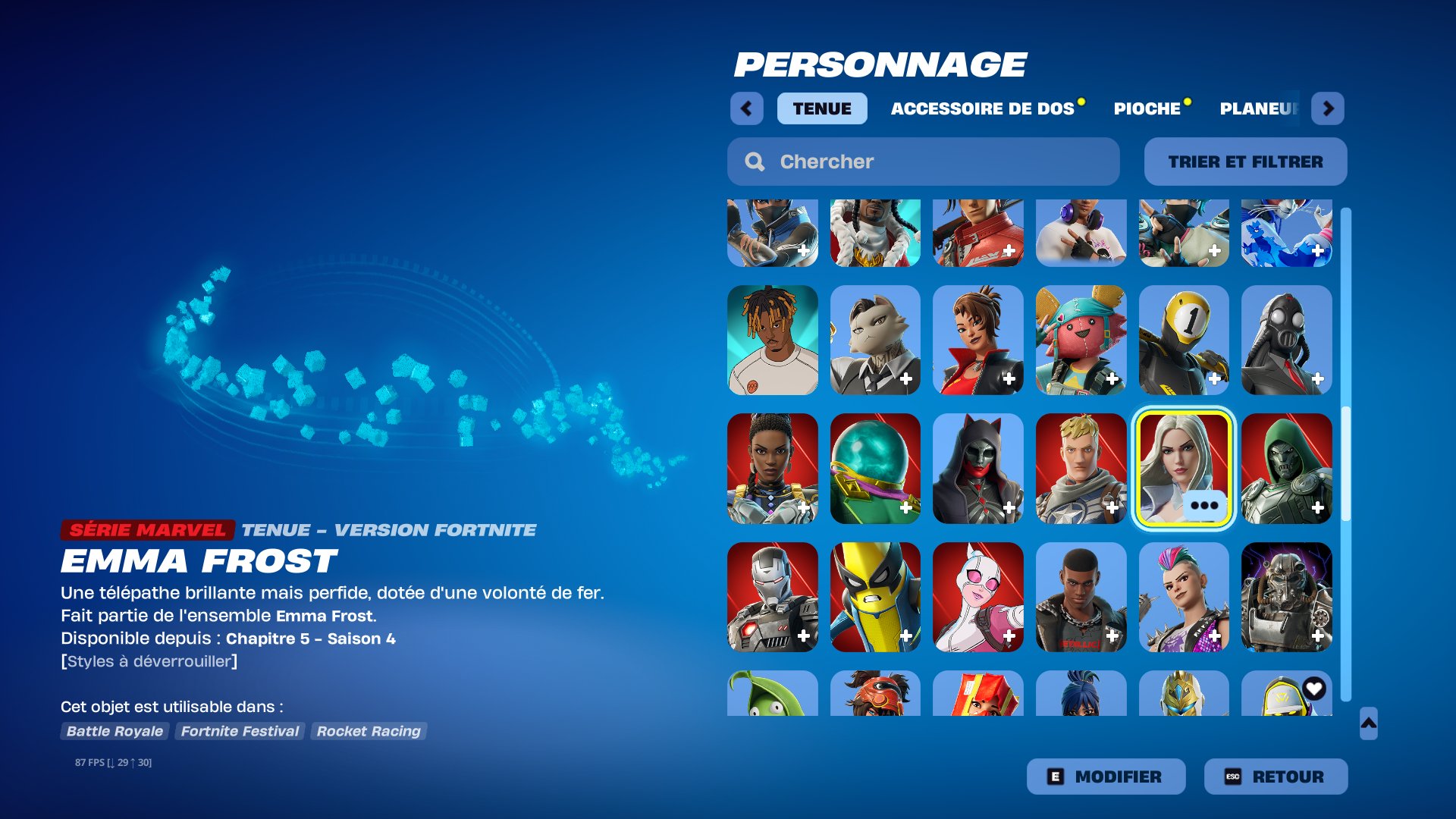Click the left arrow to previous category
Screen dimensions: 1456x819
click(747, 108)
